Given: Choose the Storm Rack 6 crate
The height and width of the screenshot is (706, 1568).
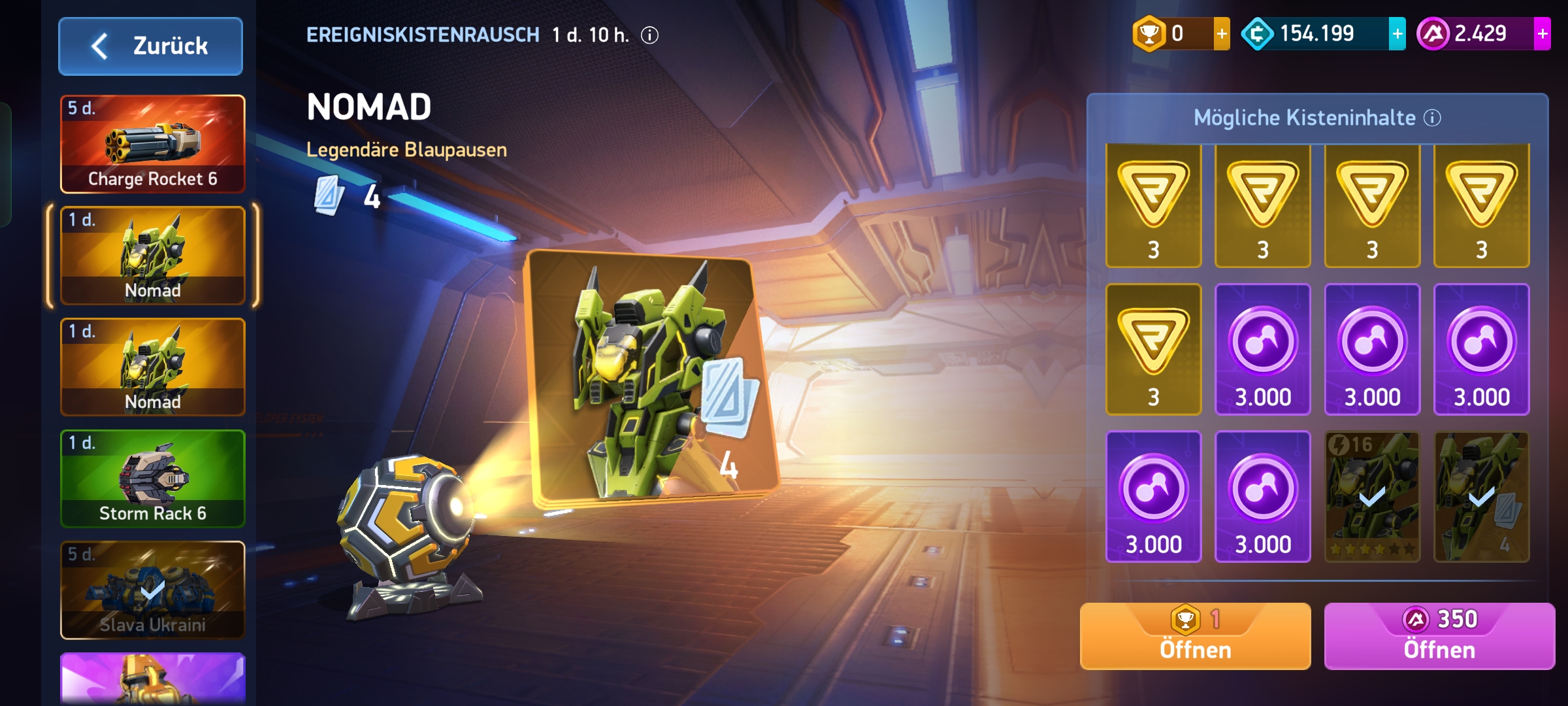Looking at the screenshot, I should [x=153, y=479].
